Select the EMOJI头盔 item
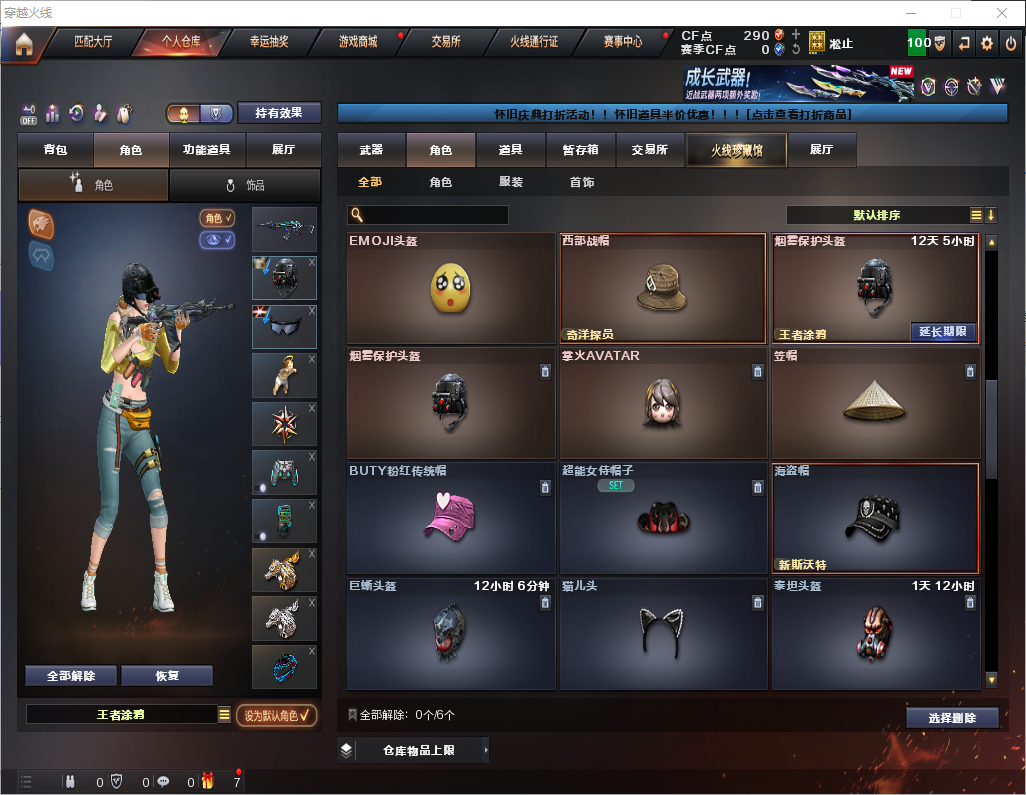Image resolution: width=1026 pixels, height=795 pixels. pyautogui.click(x=451, y=289)
